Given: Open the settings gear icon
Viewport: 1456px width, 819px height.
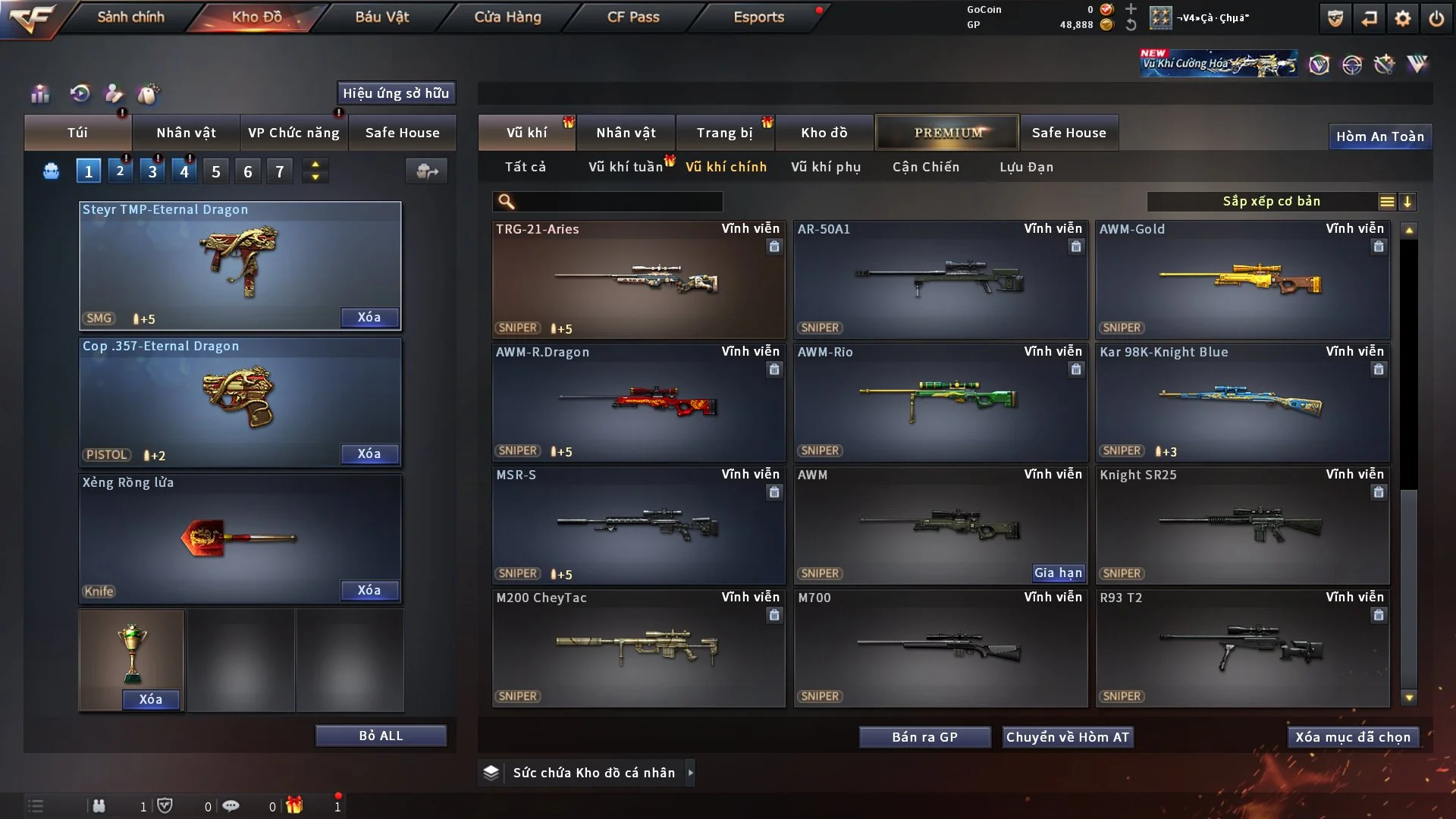Looking at the screenshot, I should (x=1403, y=18).
